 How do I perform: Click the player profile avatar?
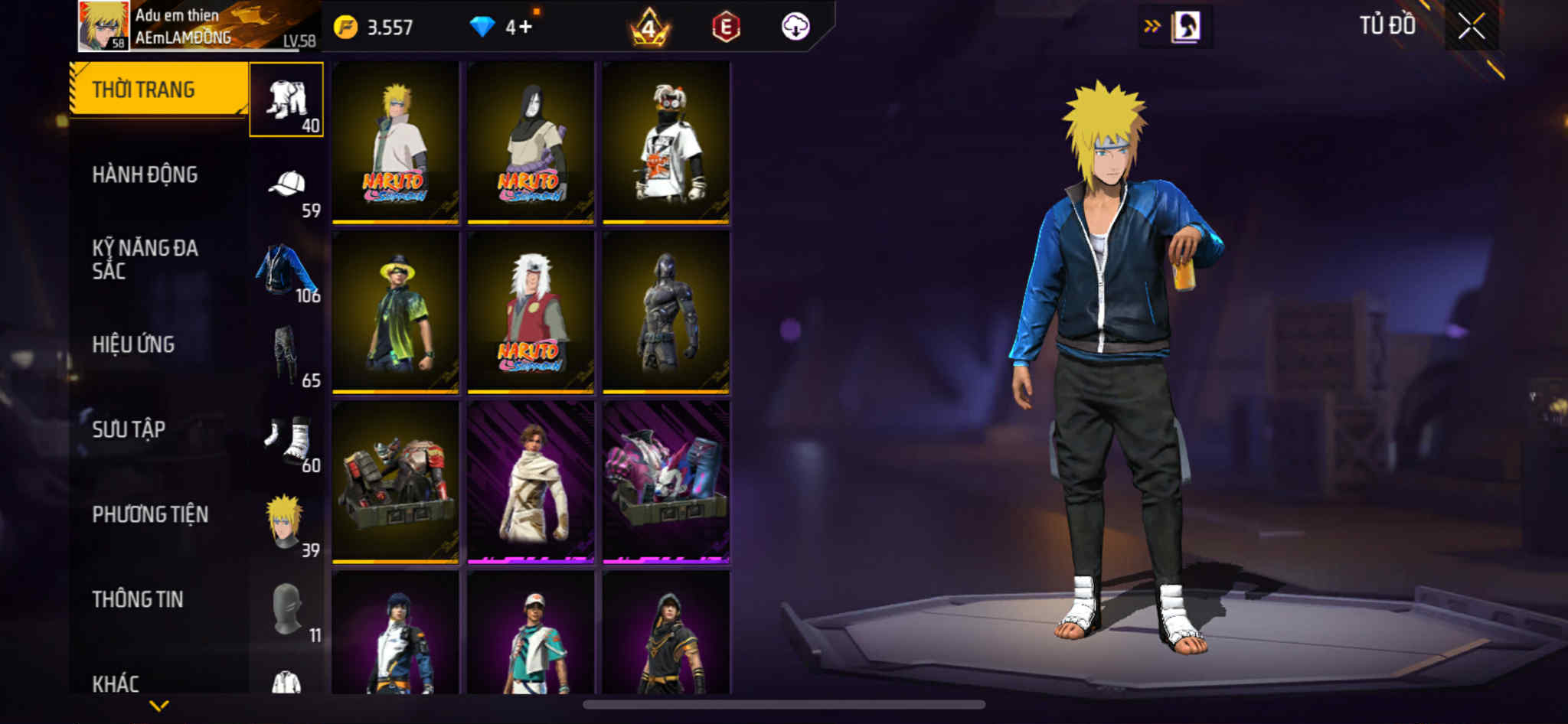tap(103, 26)
